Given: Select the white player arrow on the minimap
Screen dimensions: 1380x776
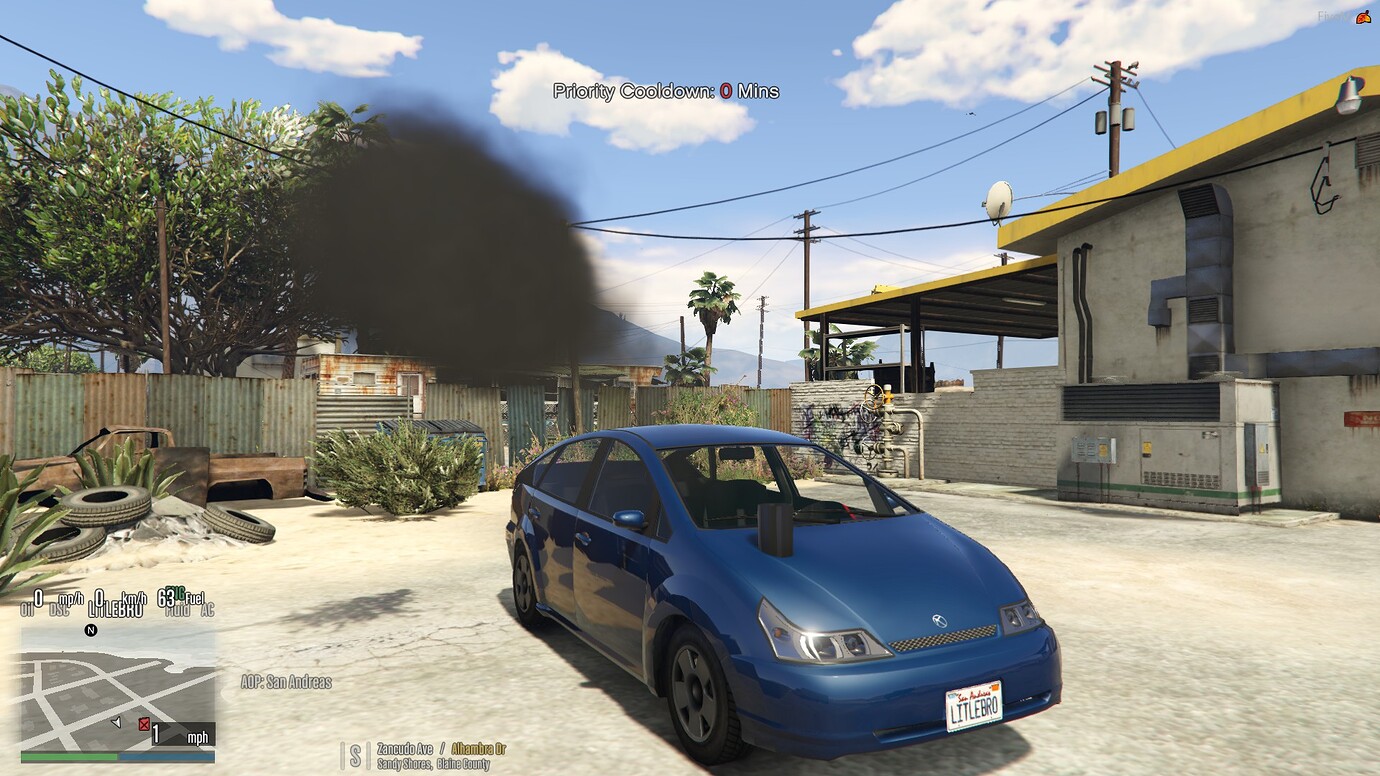Looking at the screenshot, I should click(x=115, y=723).
